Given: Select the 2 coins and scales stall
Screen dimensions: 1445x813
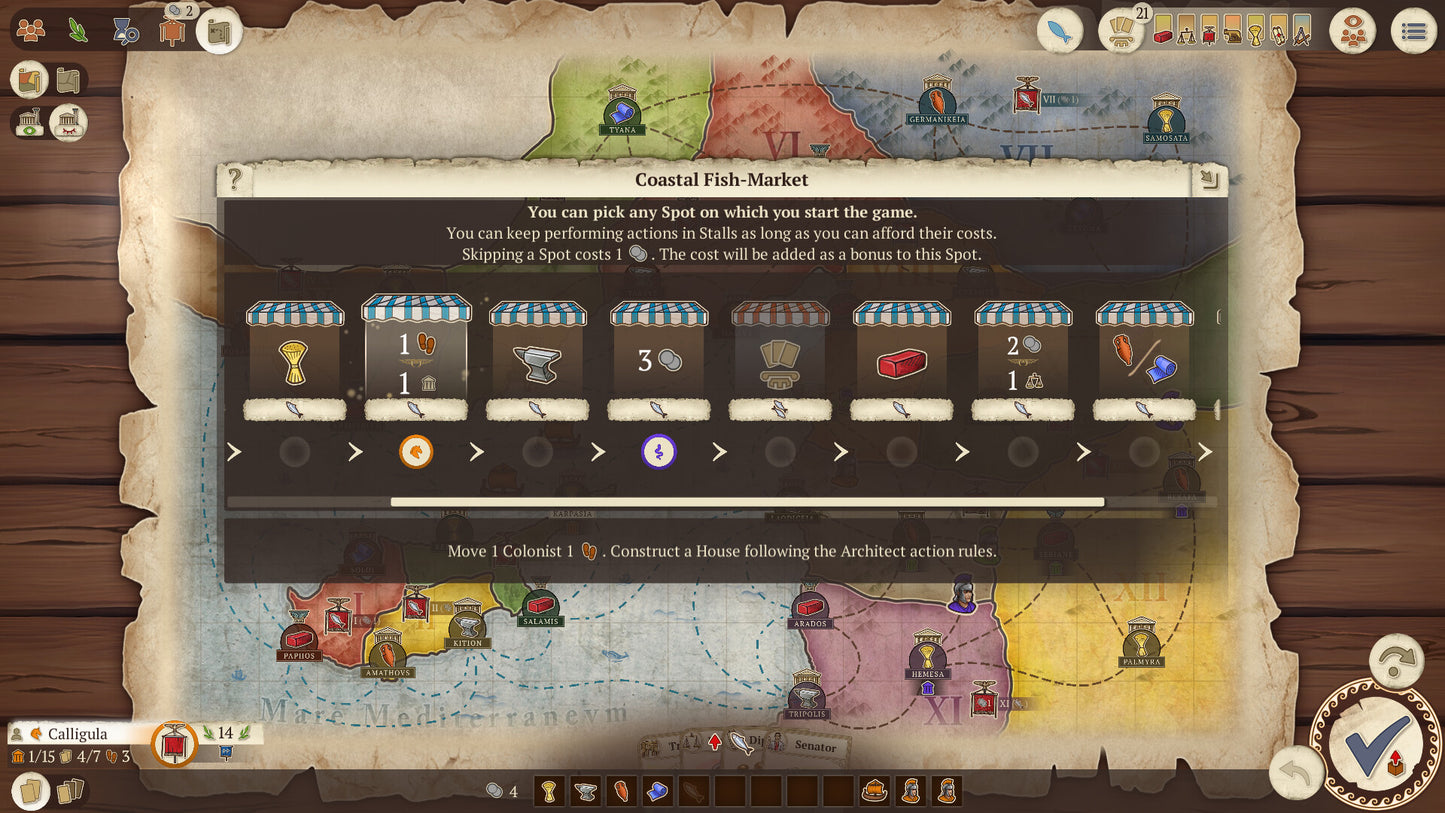Looking at the screenshot, I should (1023, 360).
